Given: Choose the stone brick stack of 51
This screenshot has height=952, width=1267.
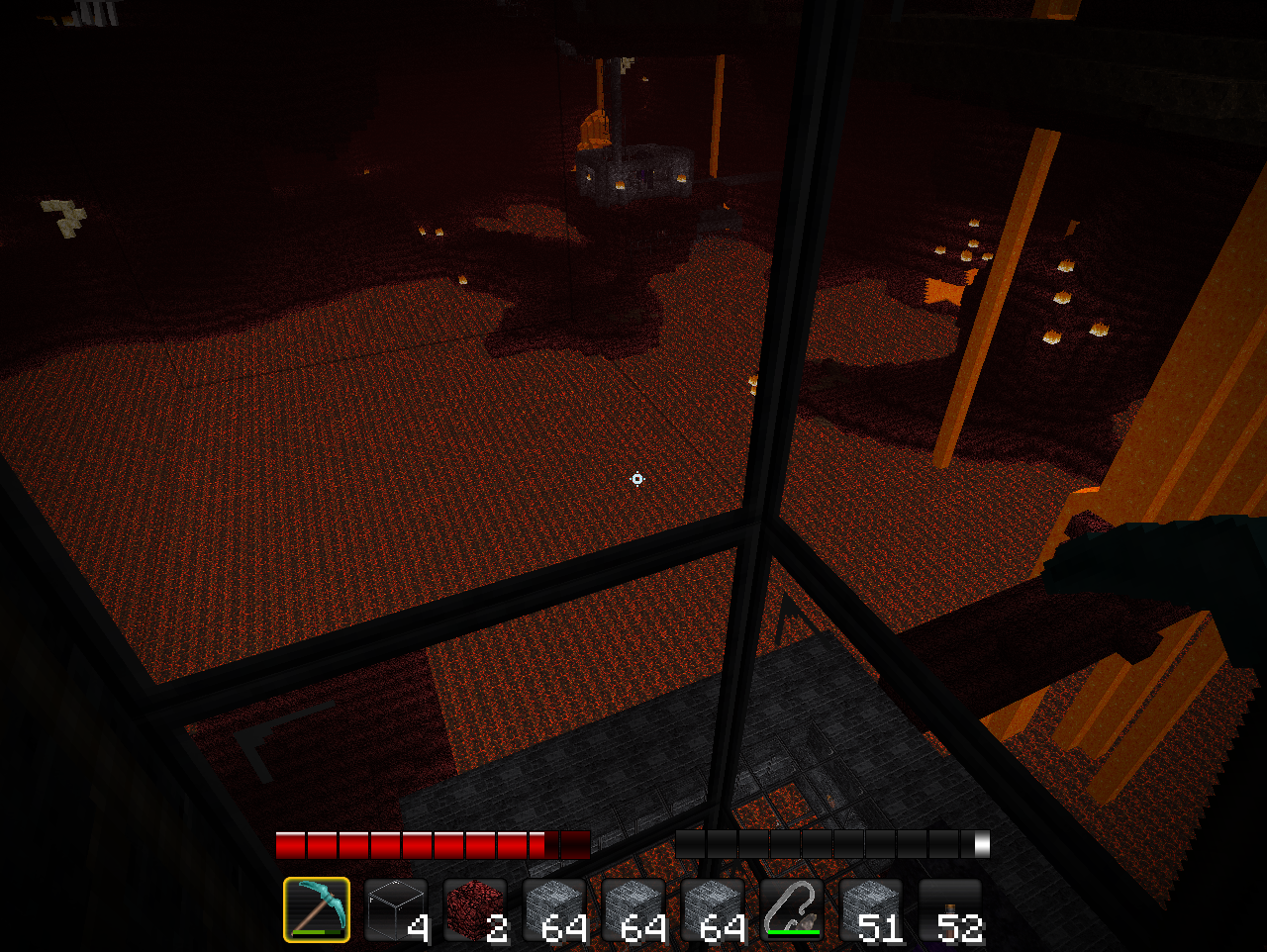Looking at the screenshot, I should pos(871,909).
